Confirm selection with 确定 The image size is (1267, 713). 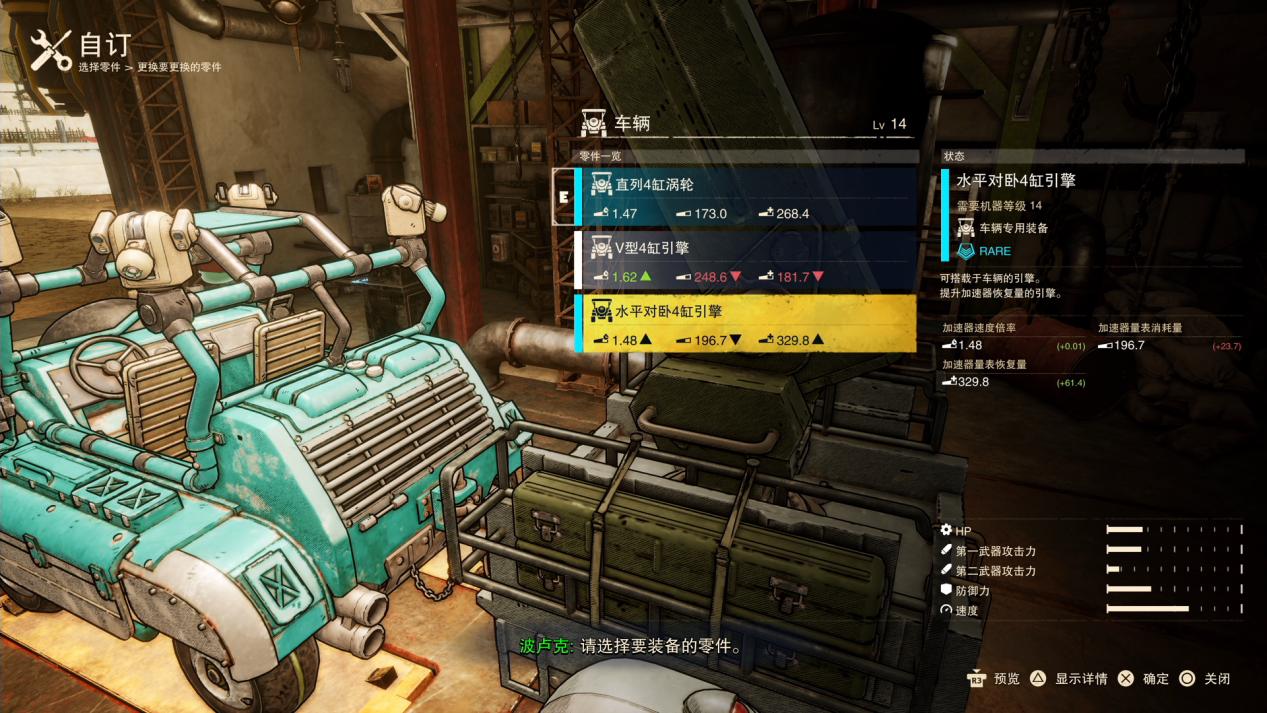[1144, 679]
